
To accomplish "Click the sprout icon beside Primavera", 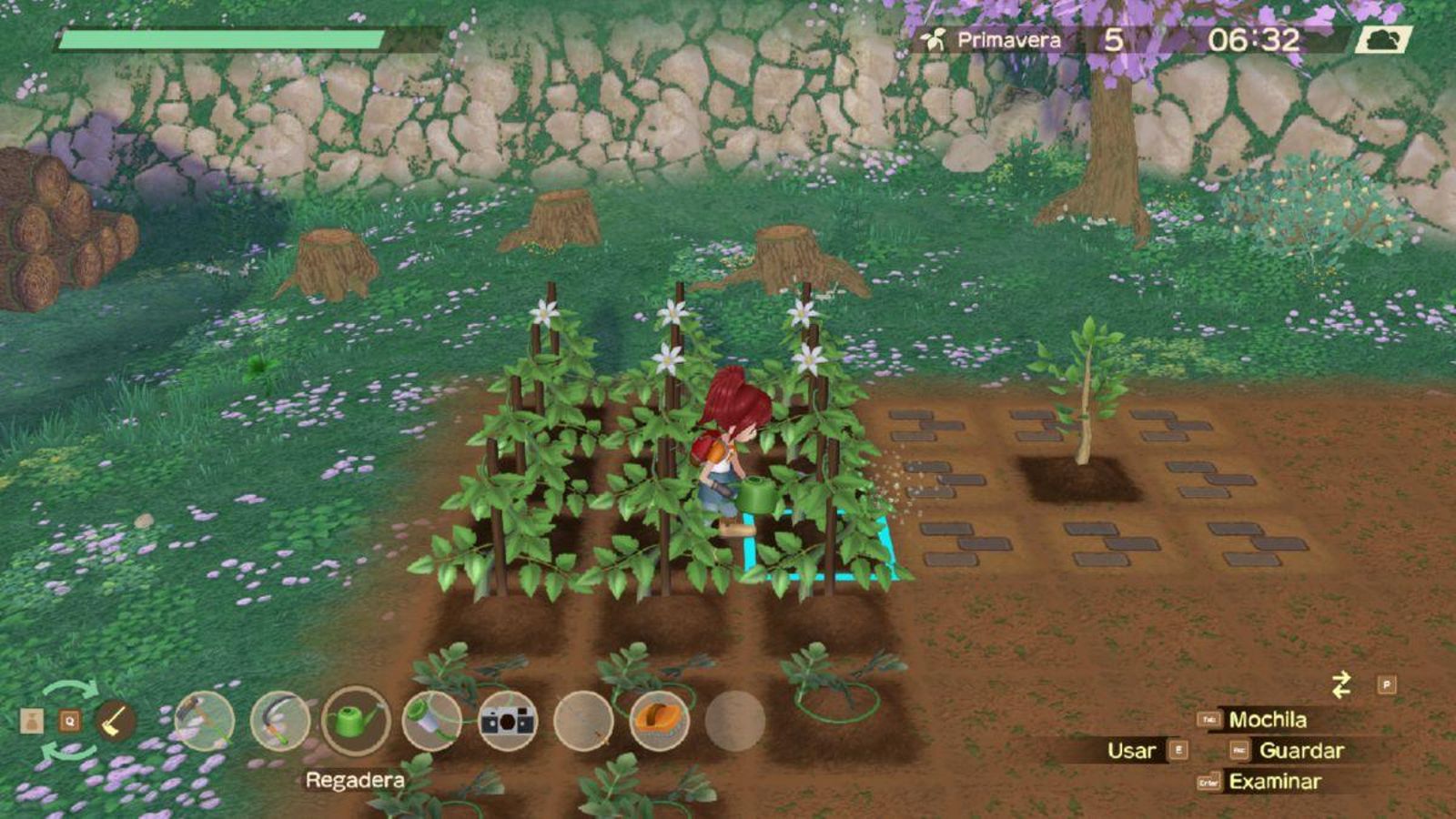I will point(933,38).
